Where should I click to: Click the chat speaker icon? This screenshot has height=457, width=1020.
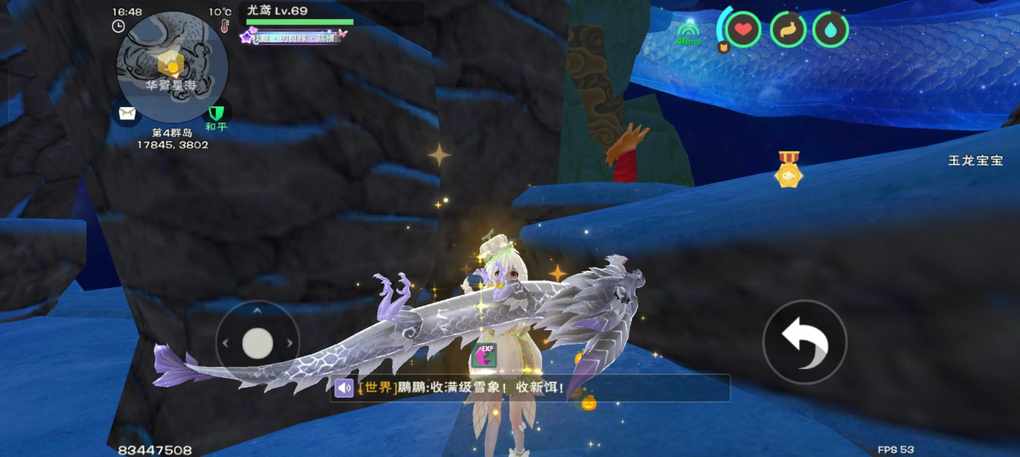(345, 388)
